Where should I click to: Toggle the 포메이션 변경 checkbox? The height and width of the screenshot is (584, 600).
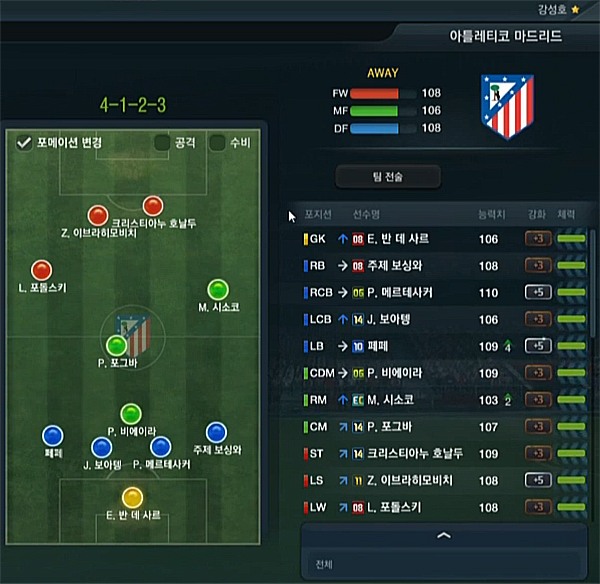(25, 143)
